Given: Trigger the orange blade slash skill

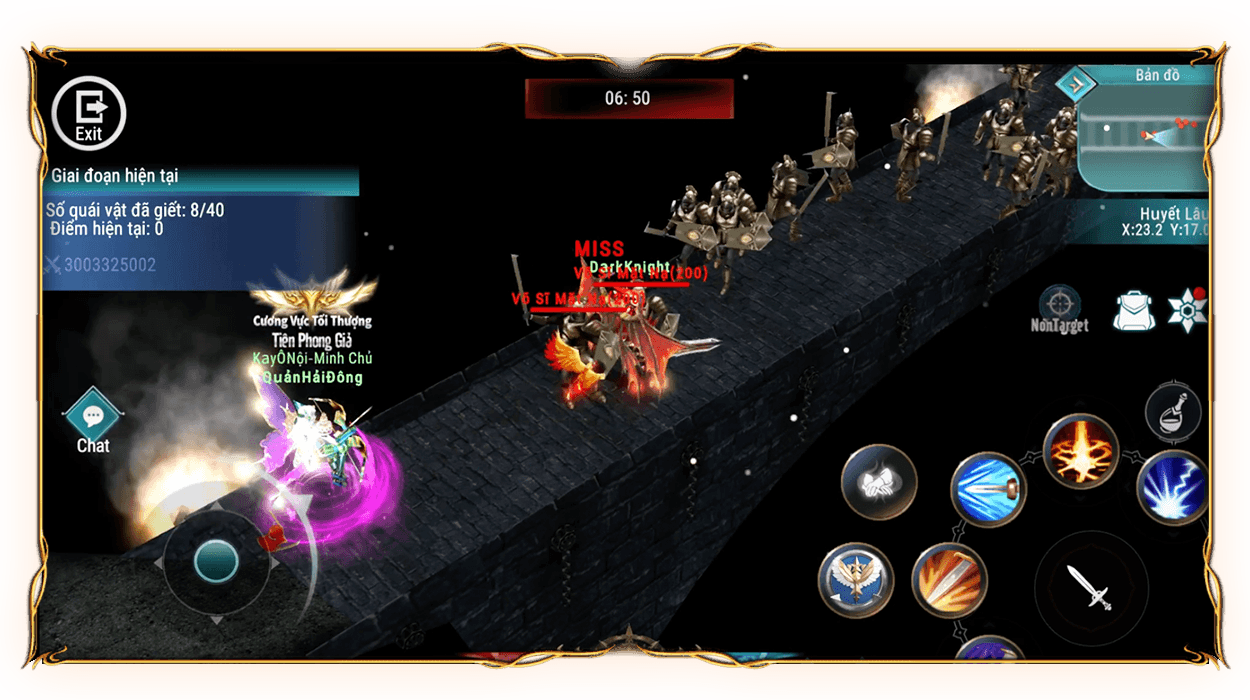Looking at the screenshot, I should (x=950, y=581).
